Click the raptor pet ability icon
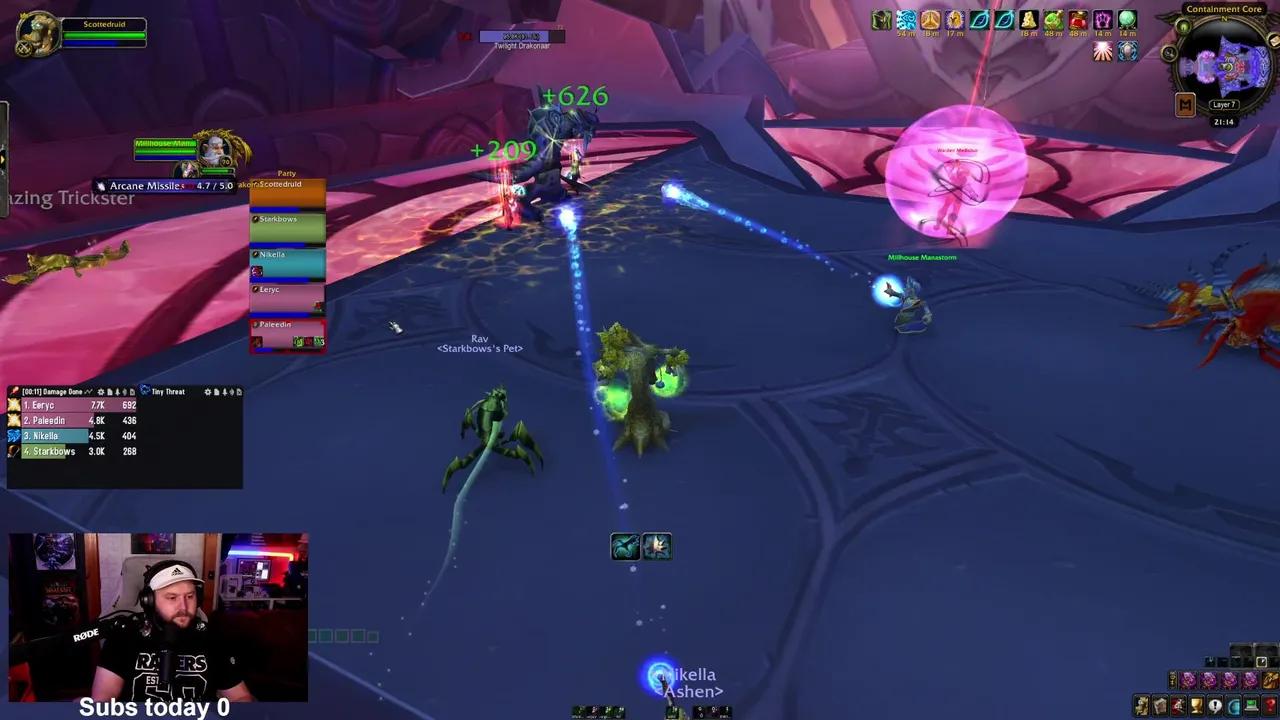Screen dimensions: 1280x720 coord(625,545)
